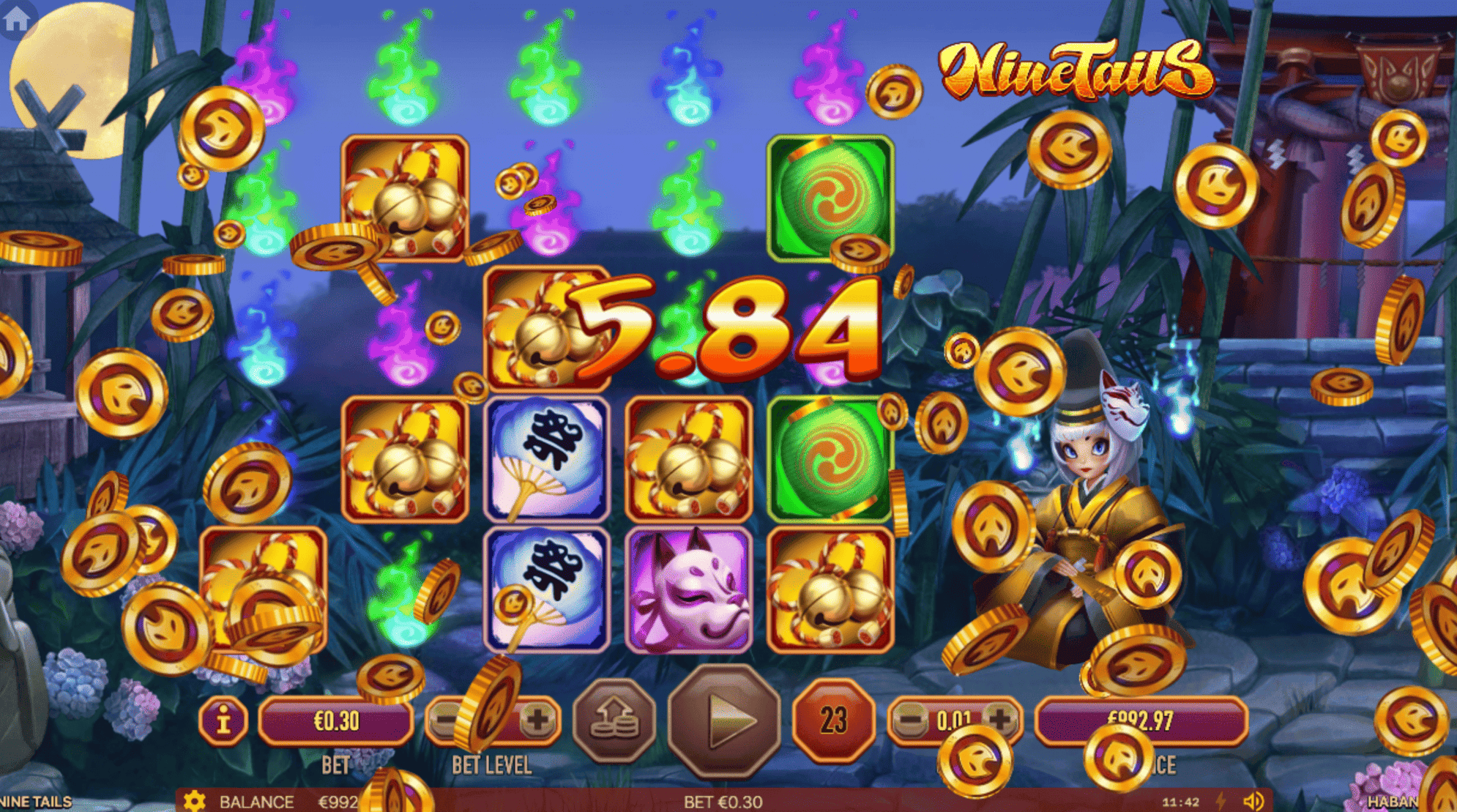
Task: Toggle the lightning bolt fast-play icon
Action: (1221, 801)
